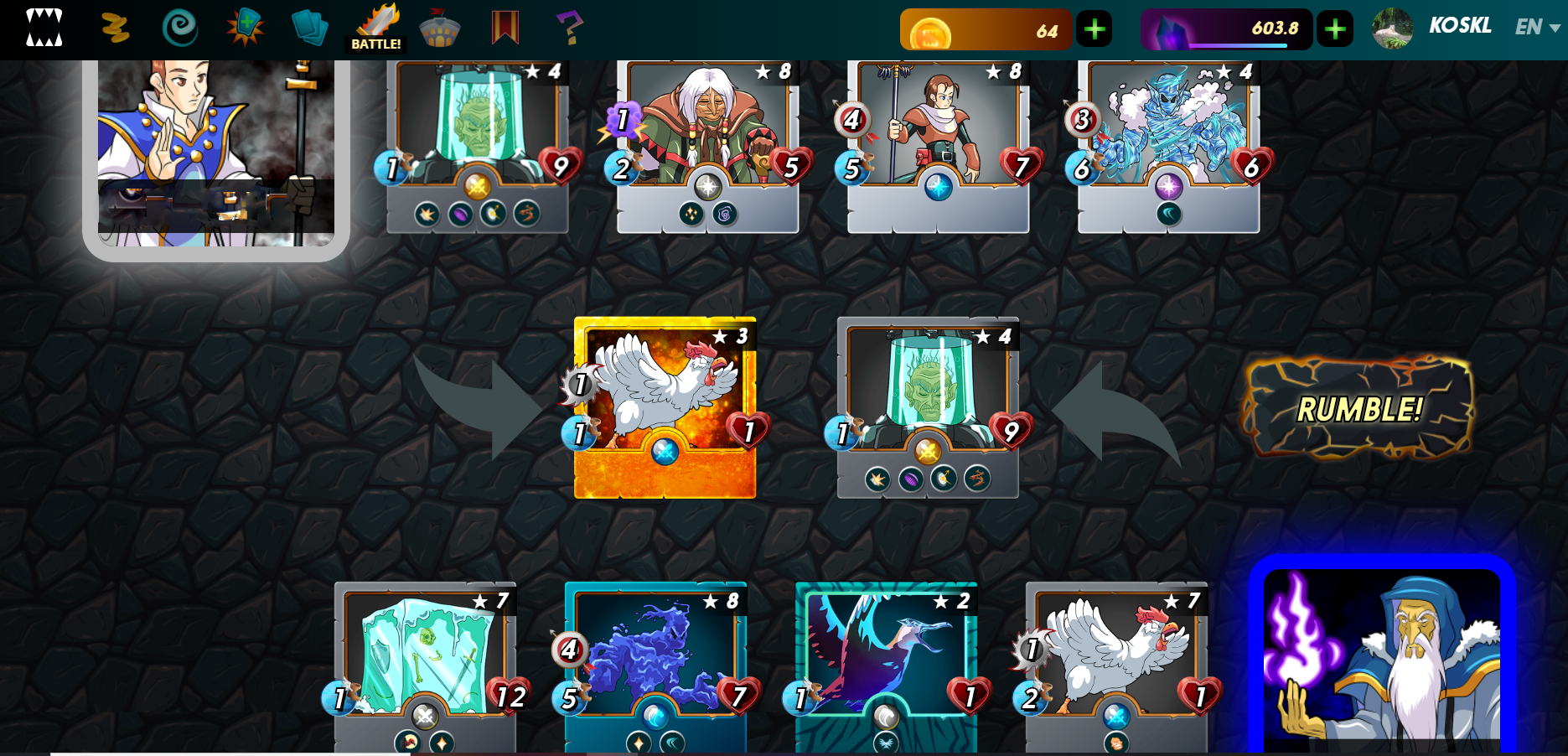Open the EN language dropdown
The image size is (1568, 756).
point(1537,28)
